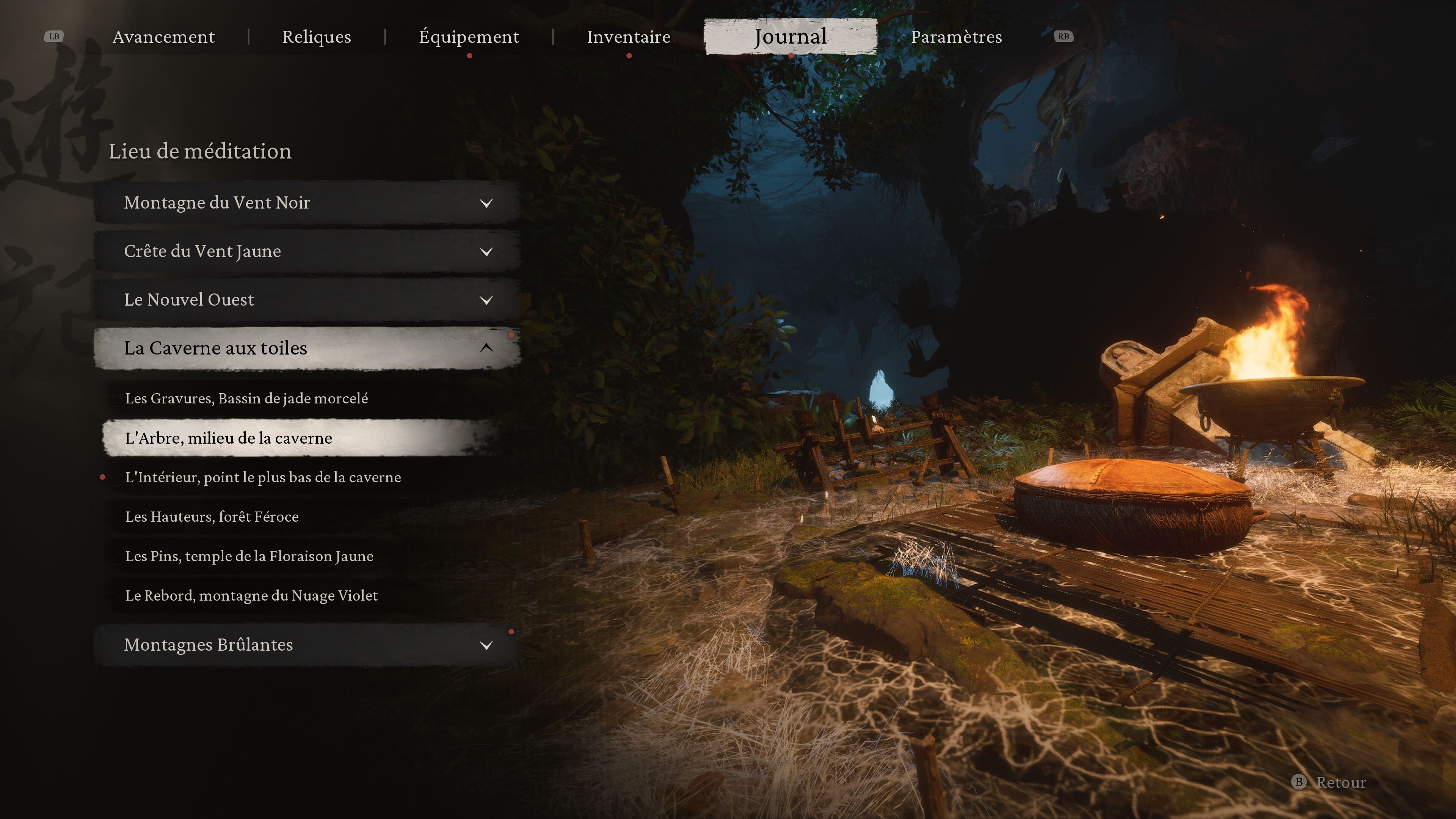Select Le Rebord, montagne du Nuage Violet
Image resolution: width=1456 pixels, height=819 pixels.
coord(251,596)
